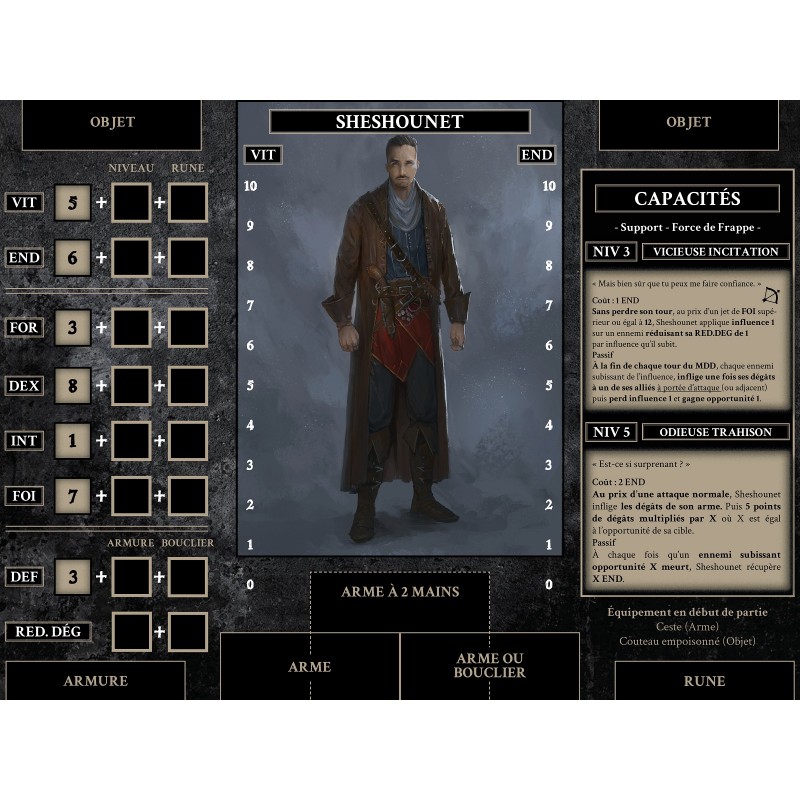Click the ARME OU BOUCLIER slot
800x800 pixels.
click(x=490, y=666)
